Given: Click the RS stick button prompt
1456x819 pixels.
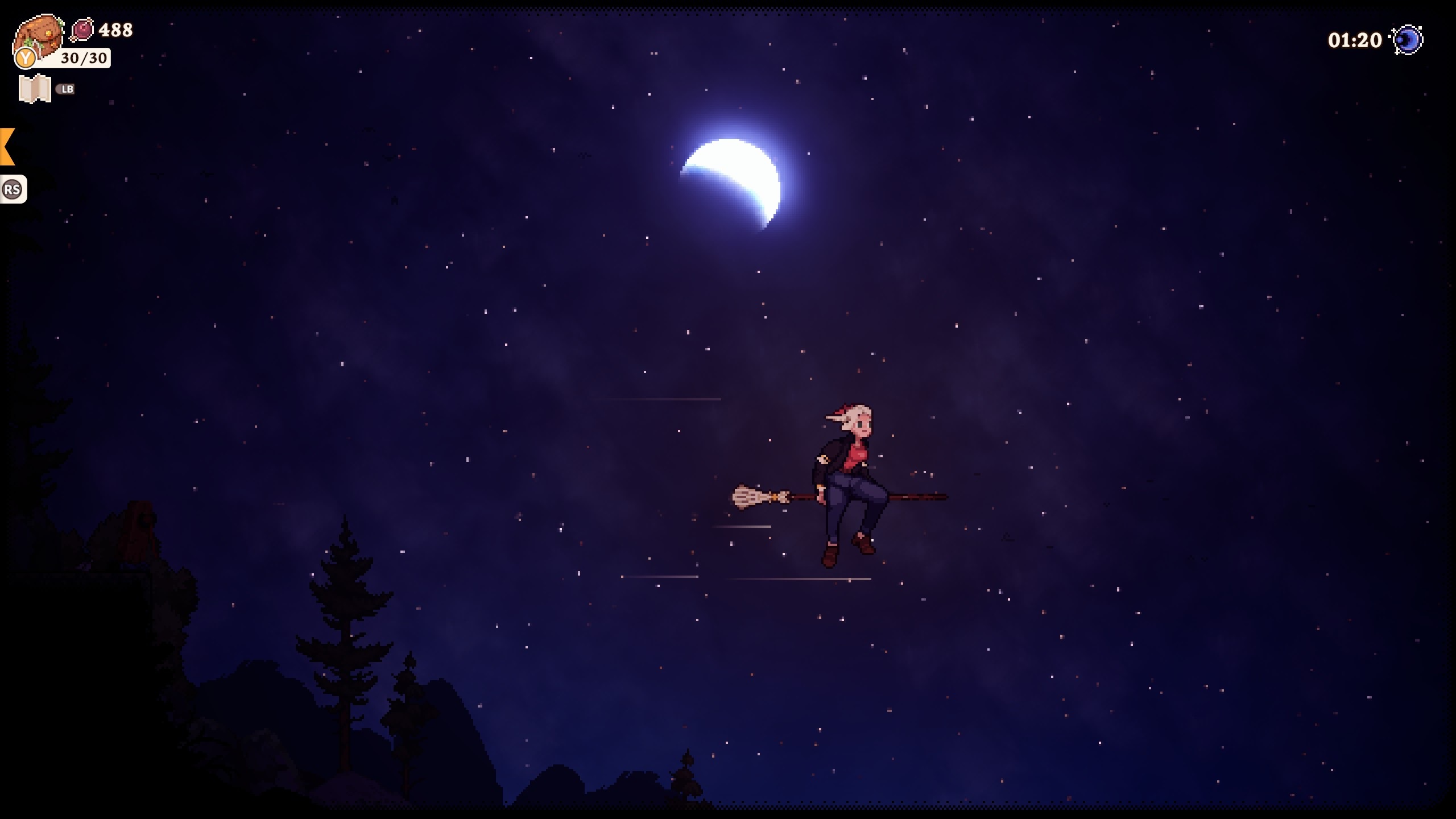Looking at the screenshot, I should (14, 189).
